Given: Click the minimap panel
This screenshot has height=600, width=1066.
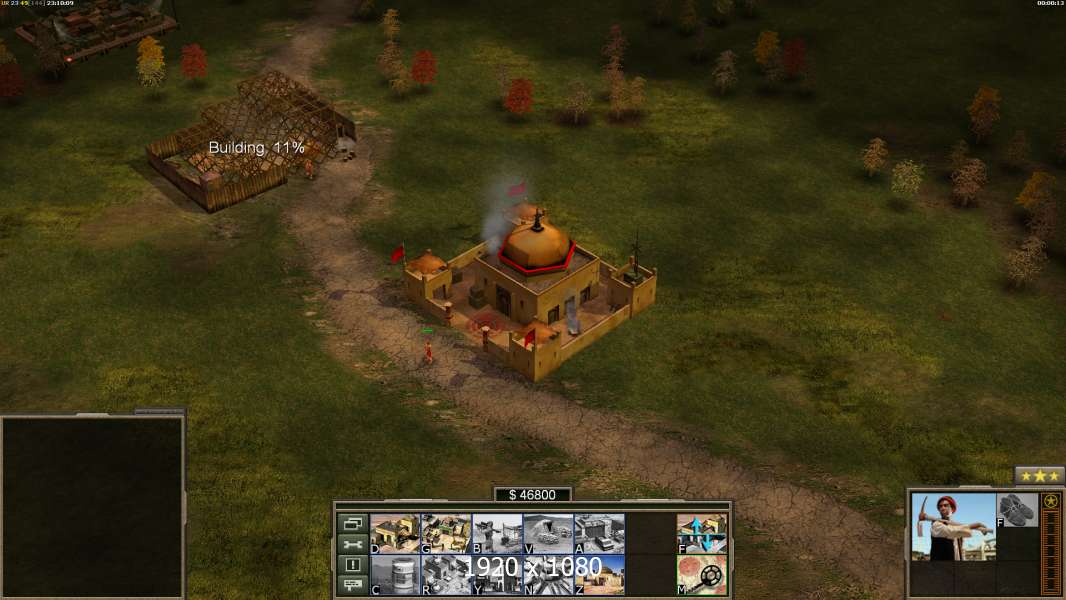Looking at the screenshot, I should [x=92, y=507].
